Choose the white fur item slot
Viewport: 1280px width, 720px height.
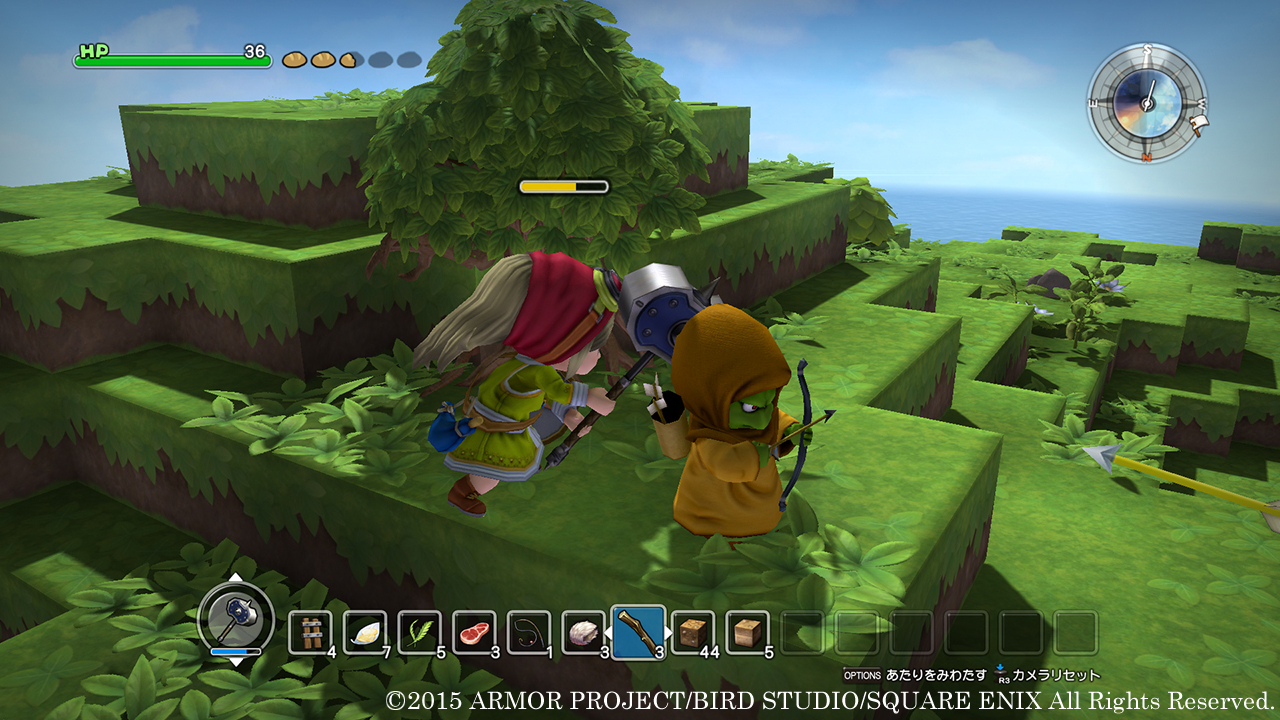(583, 632)
